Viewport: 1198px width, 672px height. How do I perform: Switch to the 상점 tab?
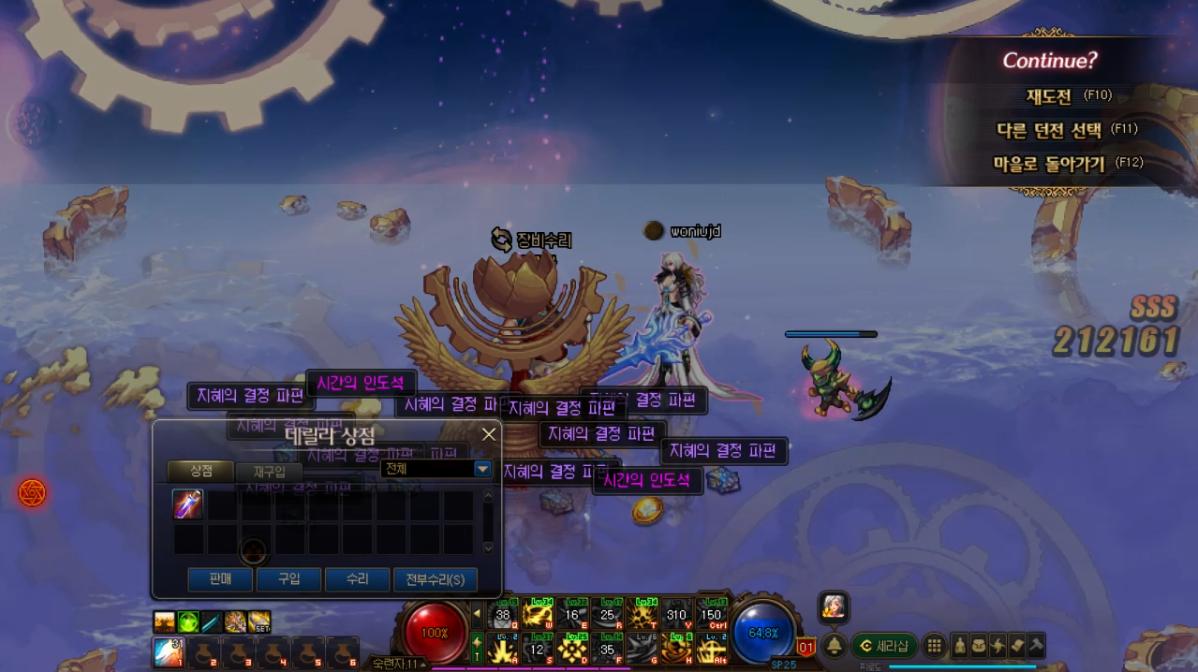coord(200,470)
